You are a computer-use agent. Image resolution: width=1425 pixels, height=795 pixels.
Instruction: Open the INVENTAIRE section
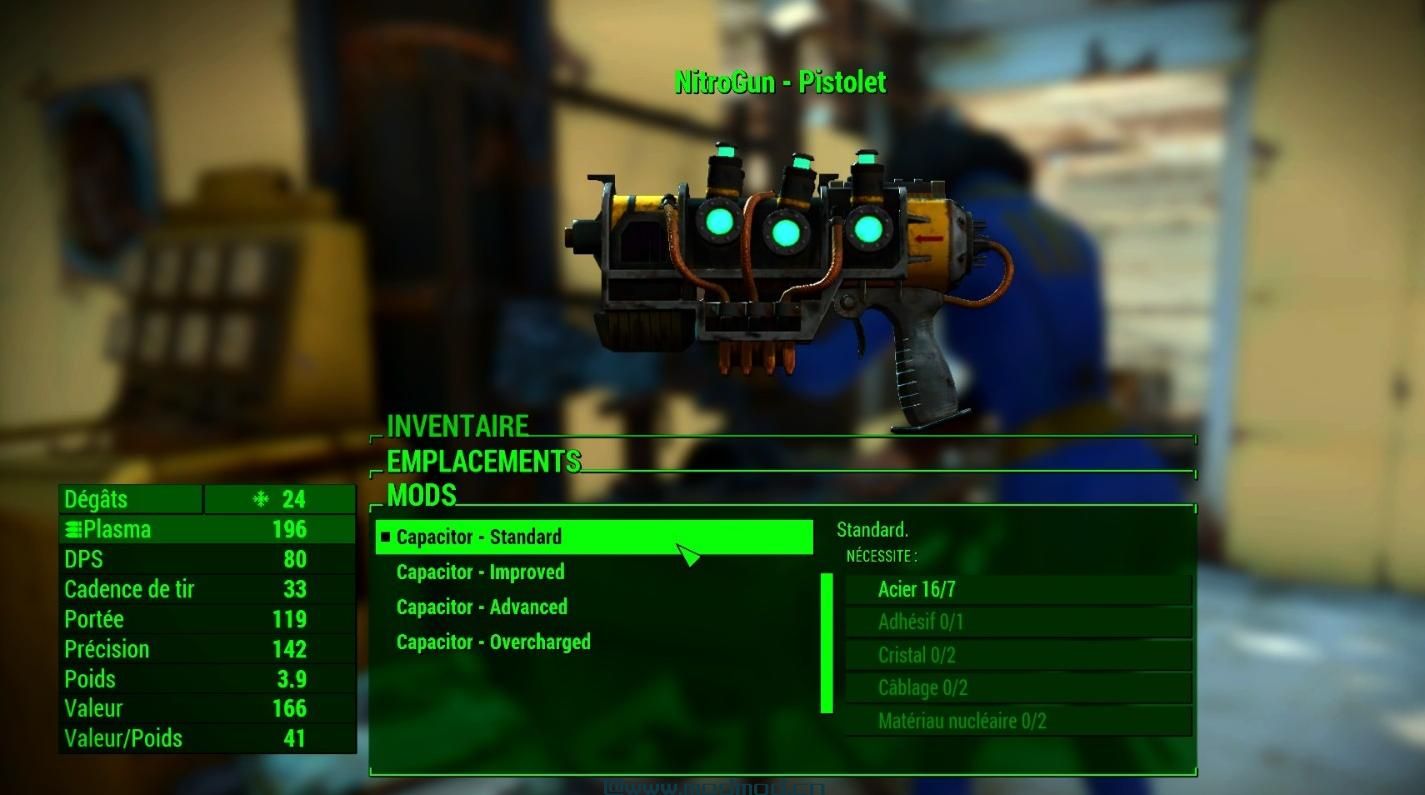tap(457, 426)
